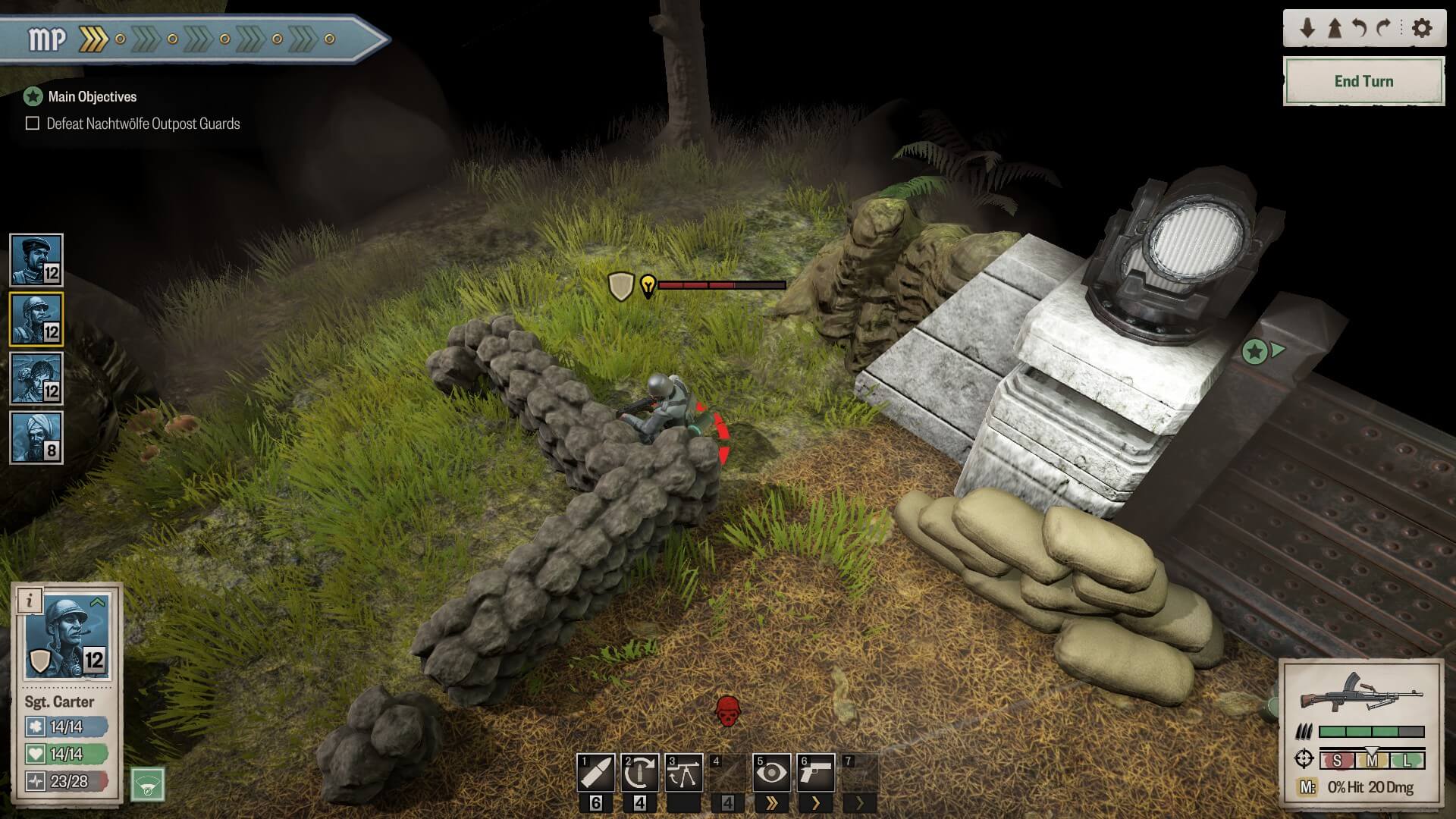The width and height of the screenshot is (1456, 819).
Task: Activate the eye overwatch ability in slot 5
Action: point(771,773)
